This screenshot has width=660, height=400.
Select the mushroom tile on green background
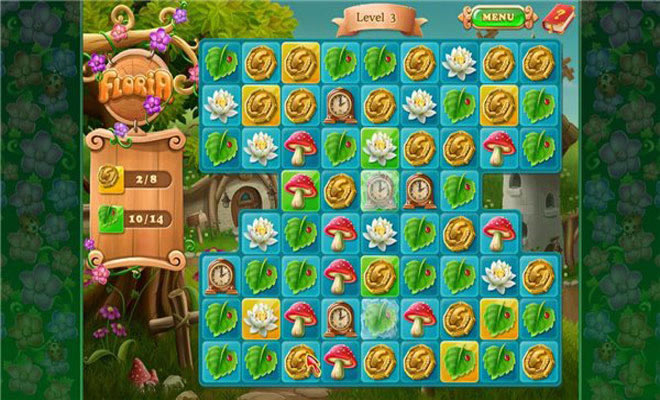(299, 188)
